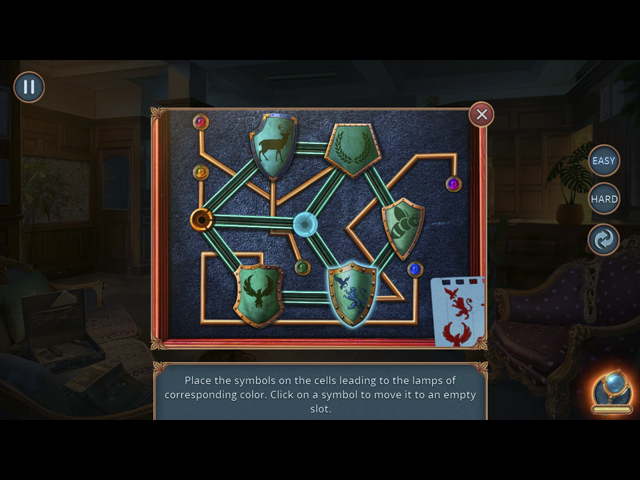Select the laurel wreath pentagon shield
This screenshot has height=480, width=640.
point(351,150)
